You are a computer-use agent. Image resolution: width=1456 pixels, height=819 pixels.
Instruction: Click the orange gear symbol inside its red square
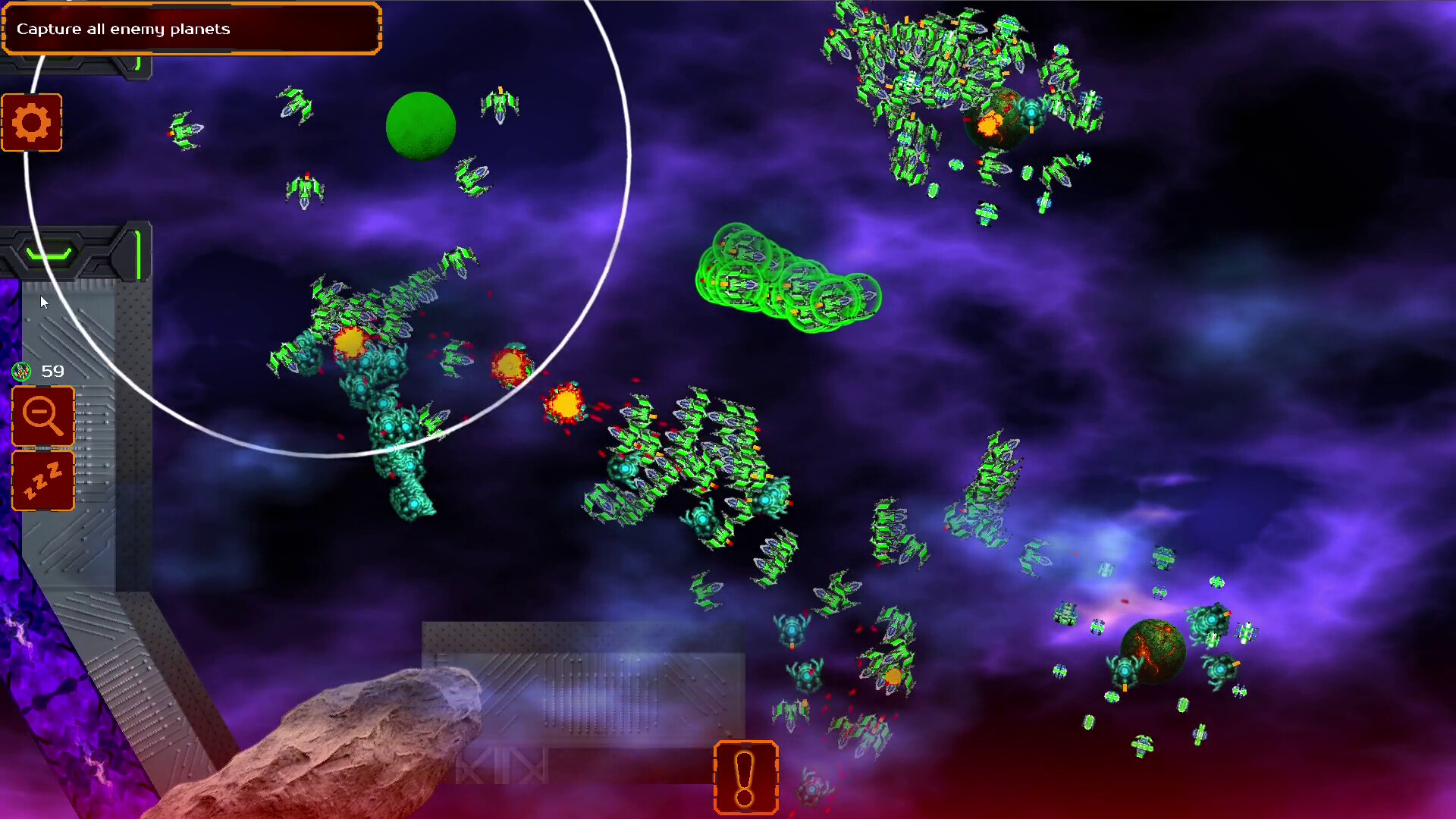[x=32, y=122]
